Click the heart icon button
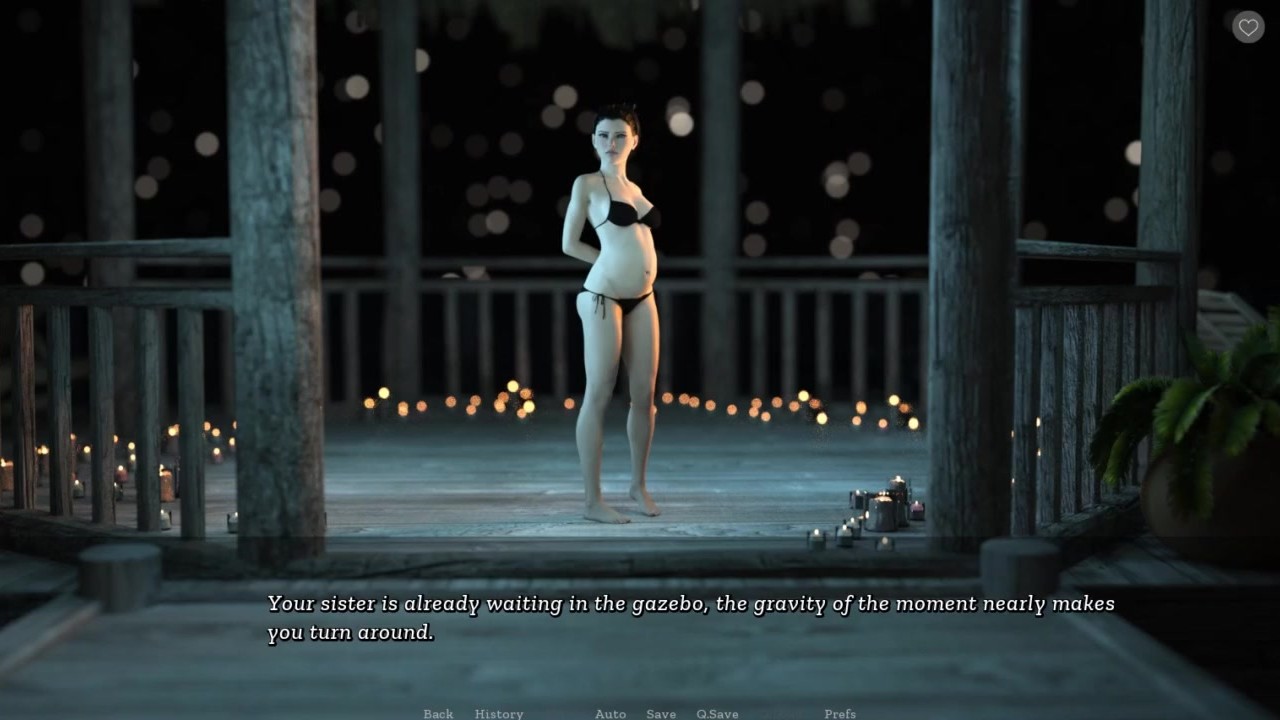This screenshot has height=720, width=1280. point(1248,27)
